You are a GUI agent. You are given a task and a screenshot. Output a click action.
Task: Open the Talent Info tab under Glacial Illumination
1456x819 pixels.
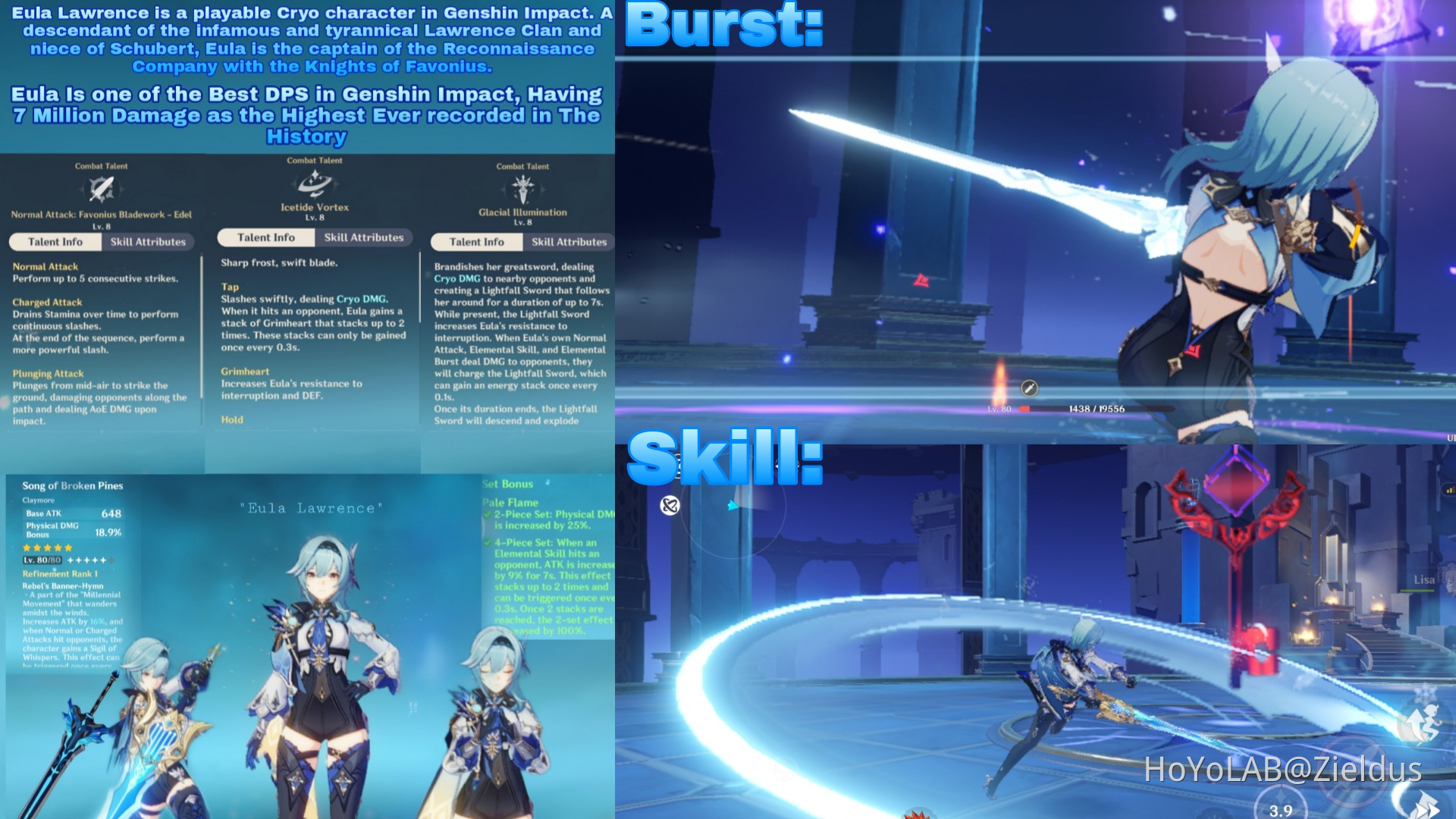[475, 243]
